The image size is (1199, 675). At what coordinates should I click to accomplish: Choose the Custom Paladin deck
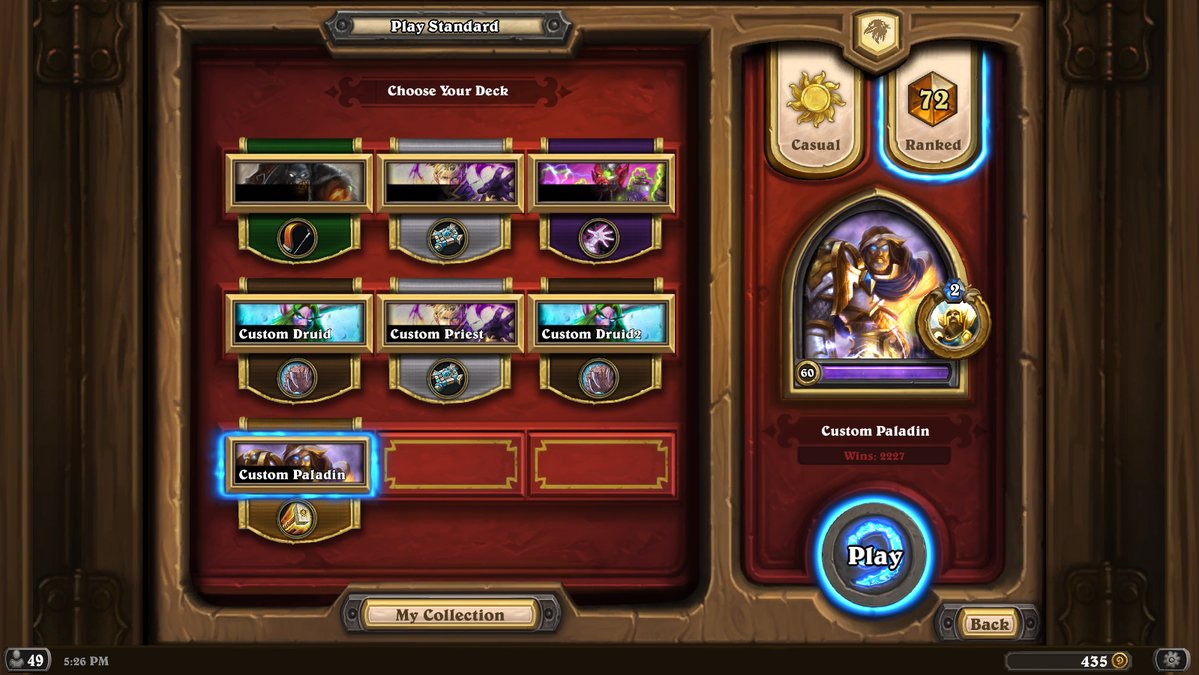coord(299,463)
